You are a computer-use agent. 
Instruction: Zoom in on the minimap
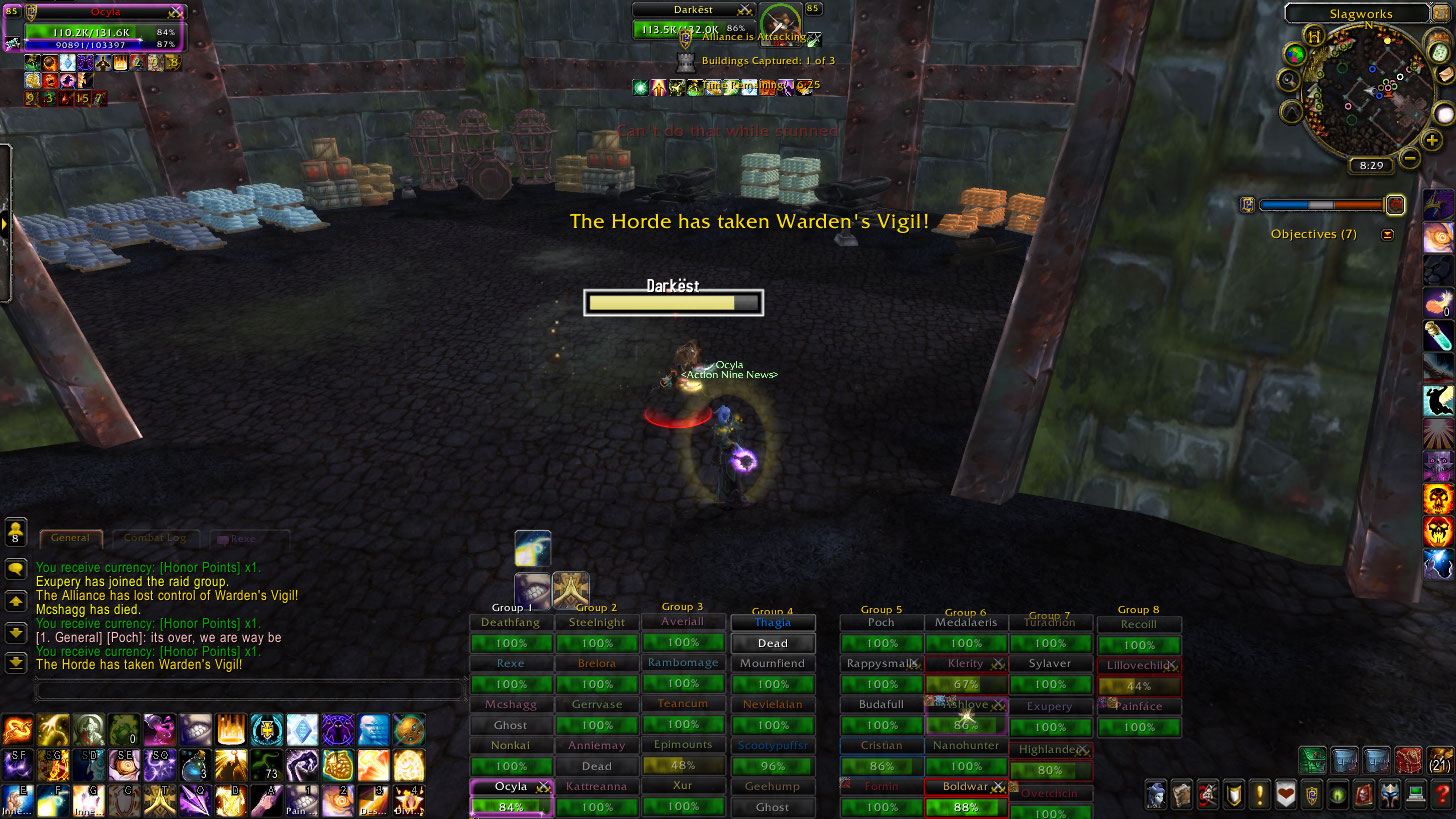click(x=1432, y=141)
